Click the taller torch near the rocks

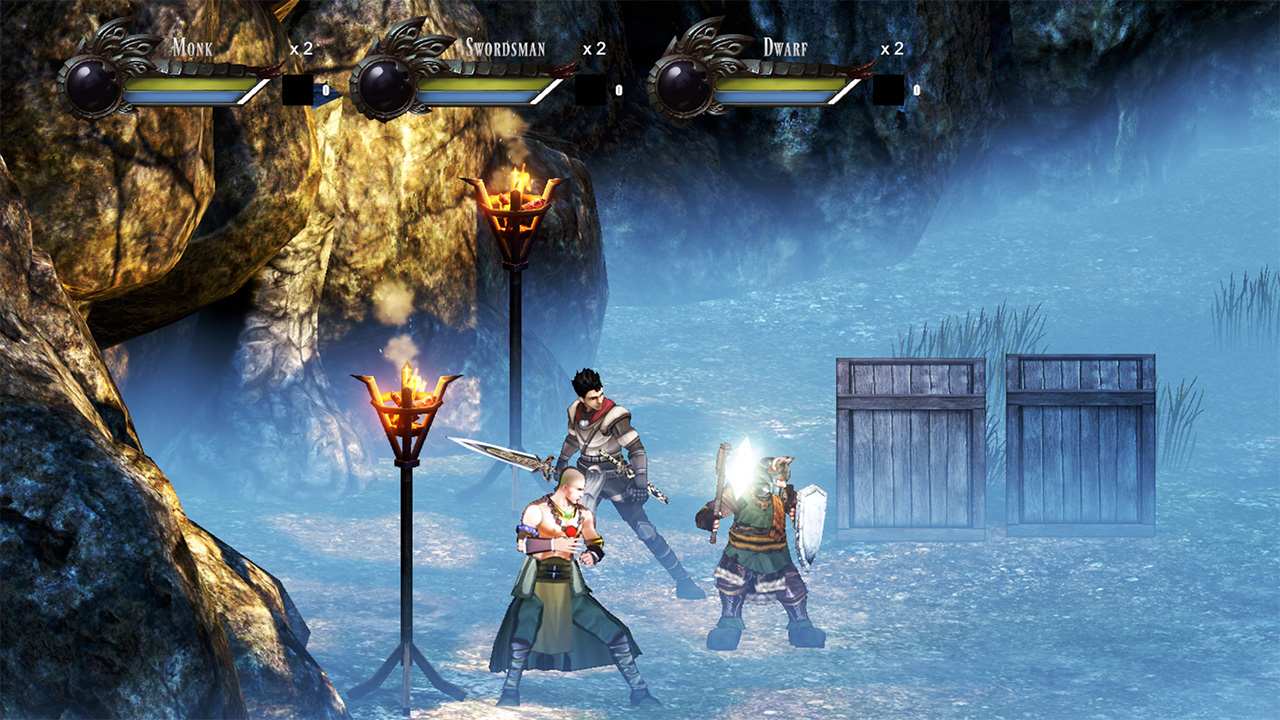point(518,200)
